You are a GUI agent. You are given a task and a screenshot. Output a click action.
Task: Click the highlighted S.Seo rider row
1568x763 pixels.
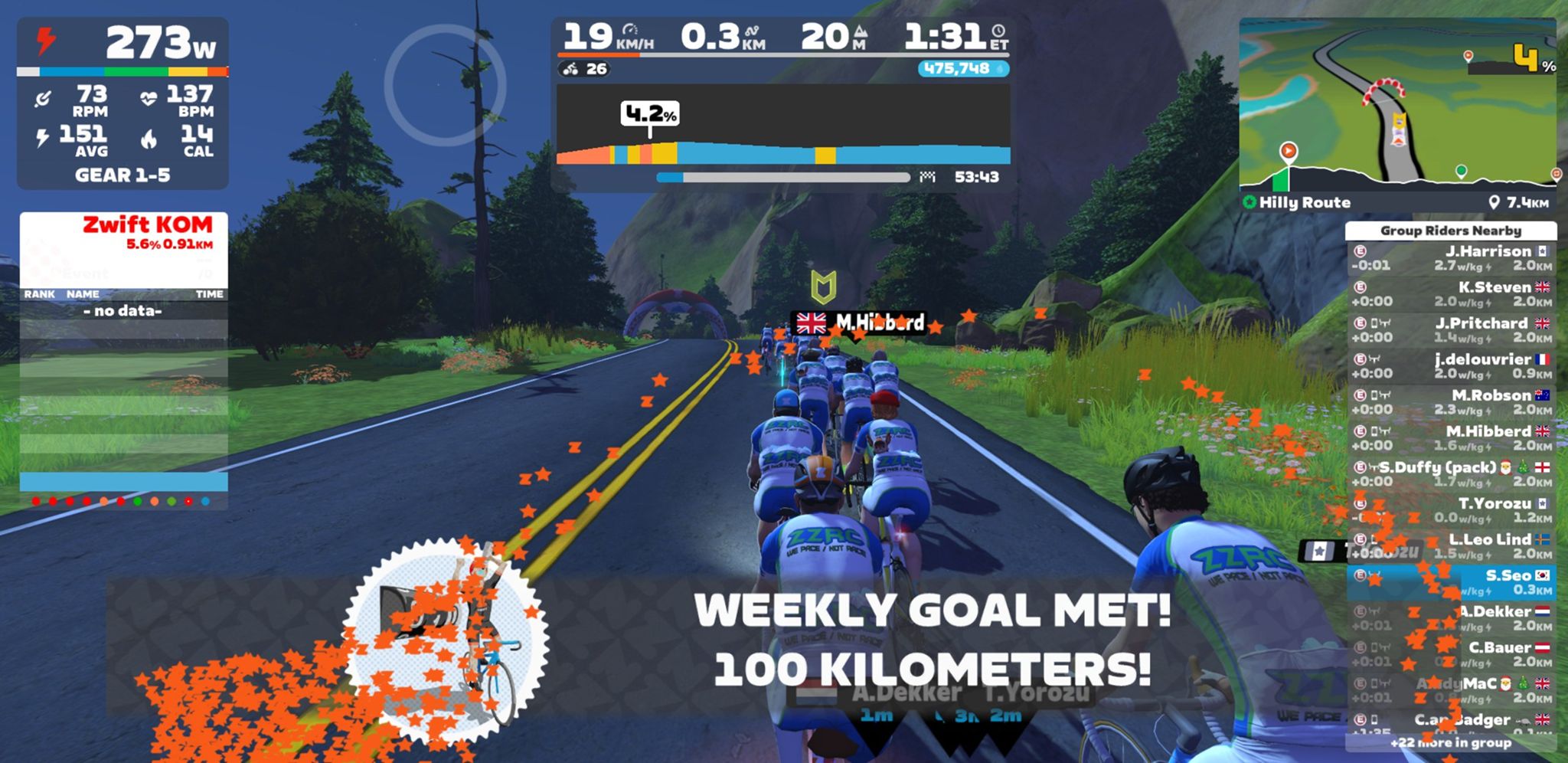(x=1451, y=582)
